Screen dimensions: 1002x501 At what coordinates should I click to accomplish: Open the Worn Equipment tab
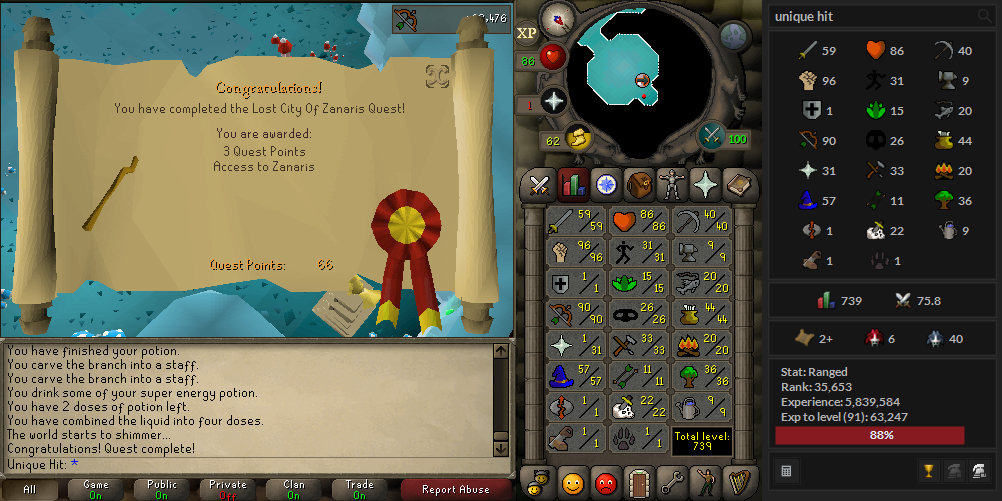[672, 185]
